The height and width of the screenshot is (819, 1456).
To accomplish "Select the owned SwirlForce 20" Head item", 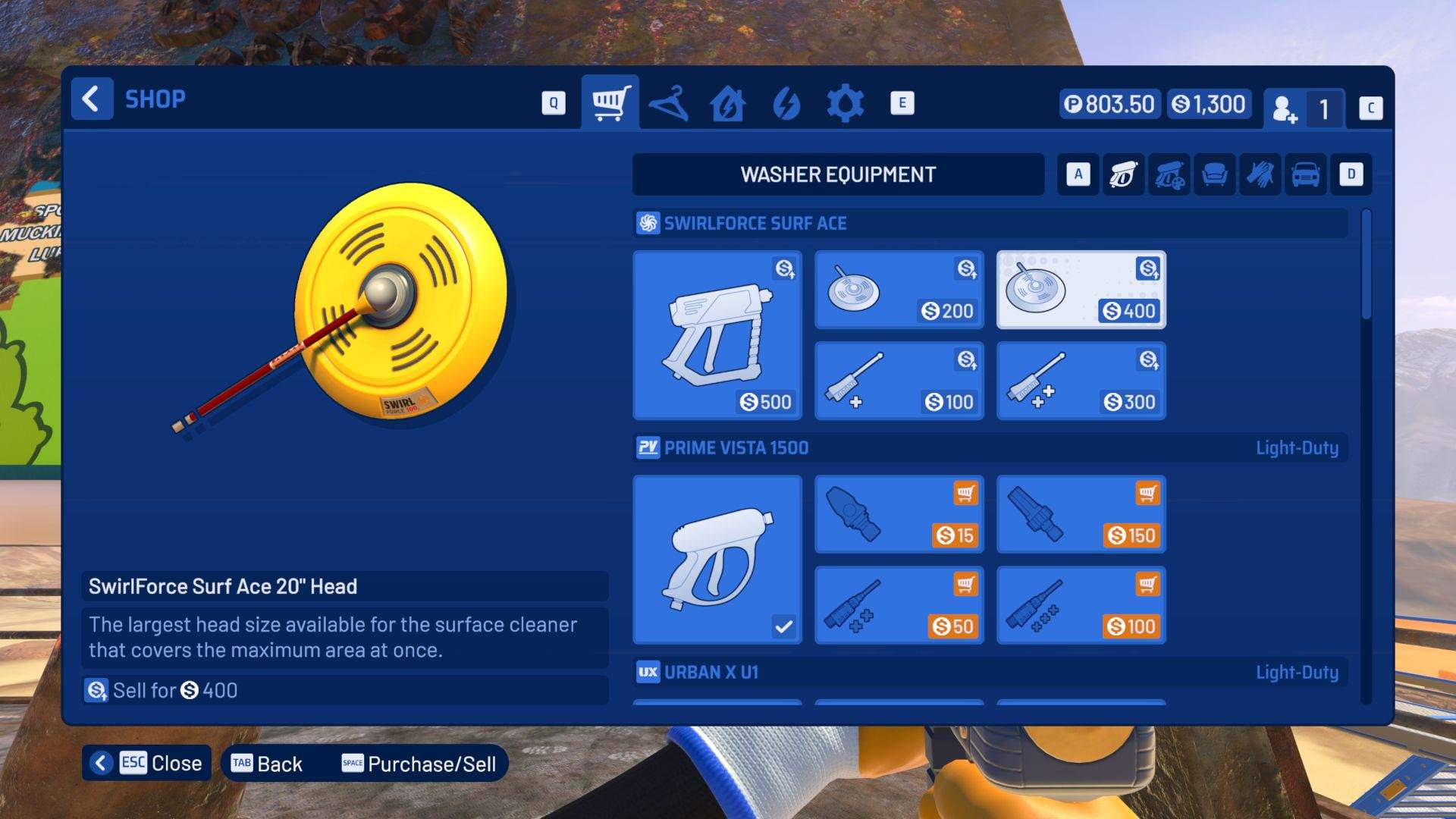I will pos(1081,289).
